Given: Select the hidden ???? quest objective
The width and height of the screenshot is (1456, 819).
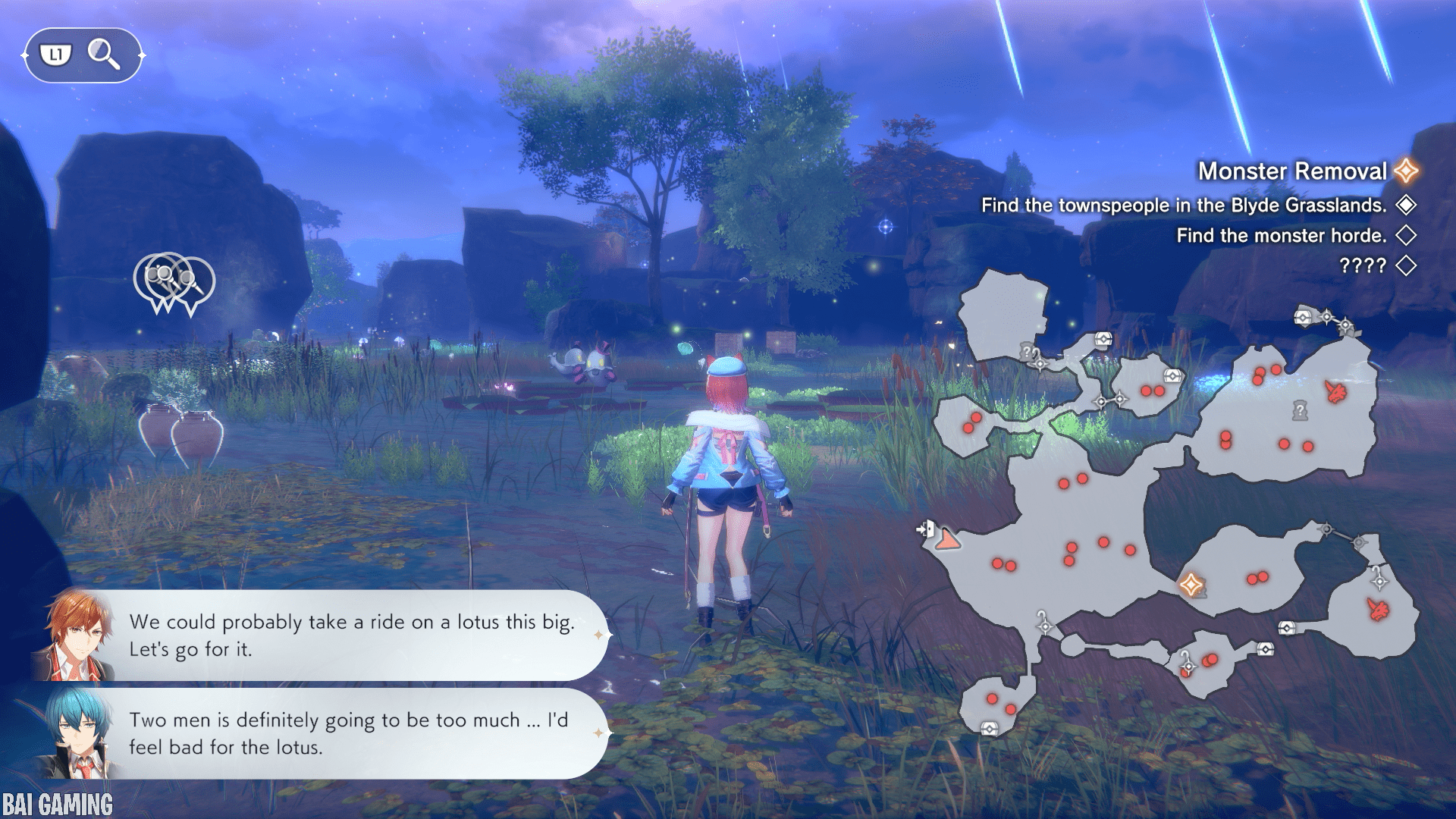Looking at the screenshot, I should pos(1362,266).
